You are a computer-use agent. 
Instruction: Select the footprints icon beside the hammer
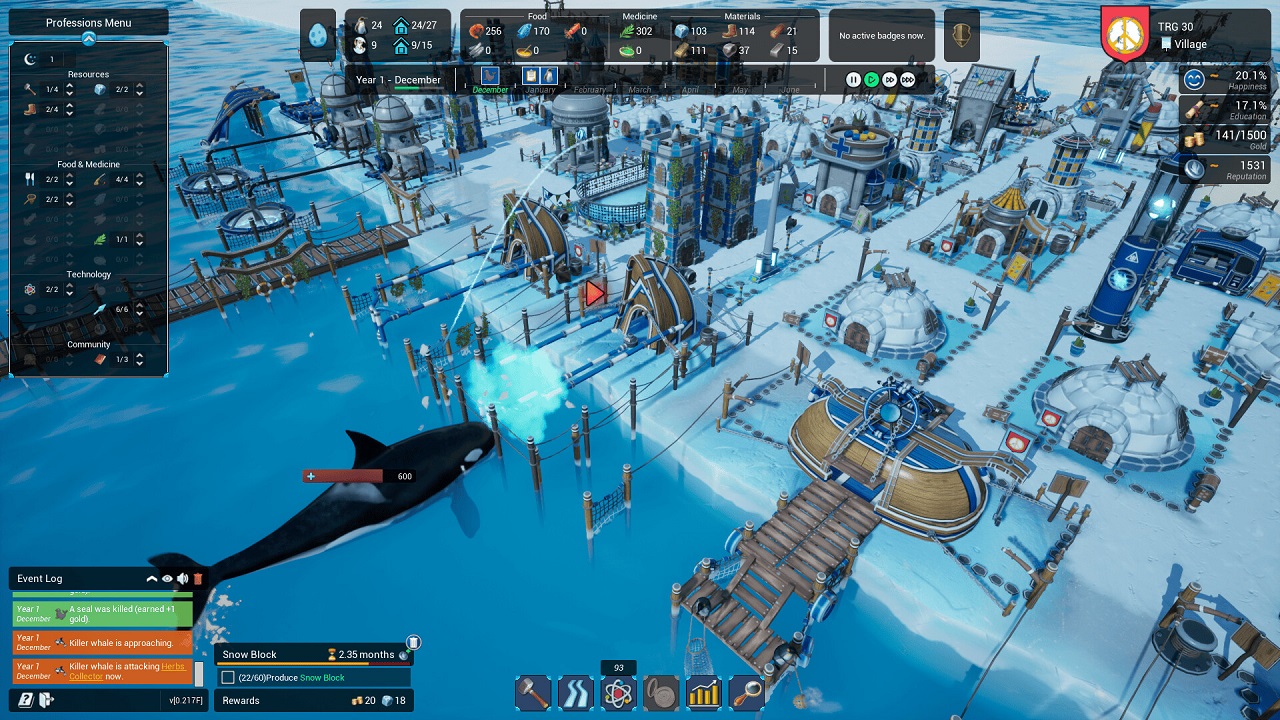pyautogui.click(x=575, y=692)
